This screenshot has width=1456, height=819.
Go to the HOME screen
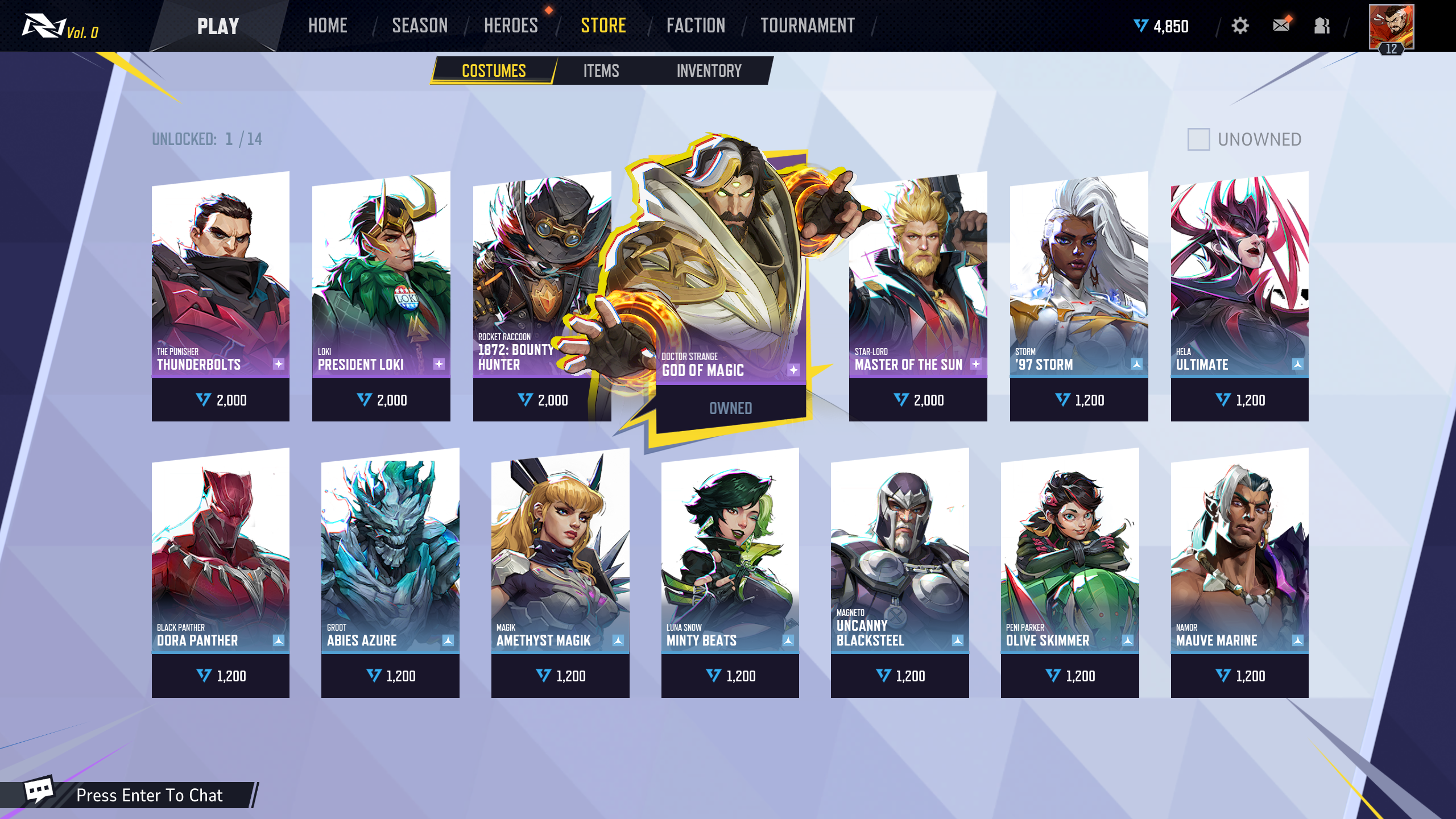coord(328,26)
